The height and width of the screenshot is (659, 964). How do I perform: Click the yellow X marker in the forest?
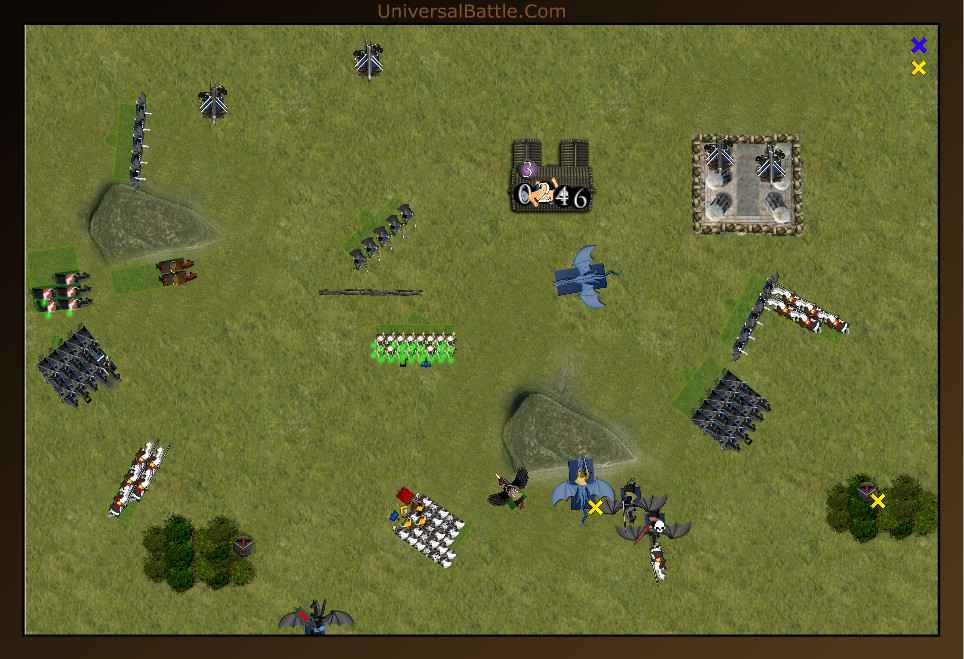click(x=878, y=501)
